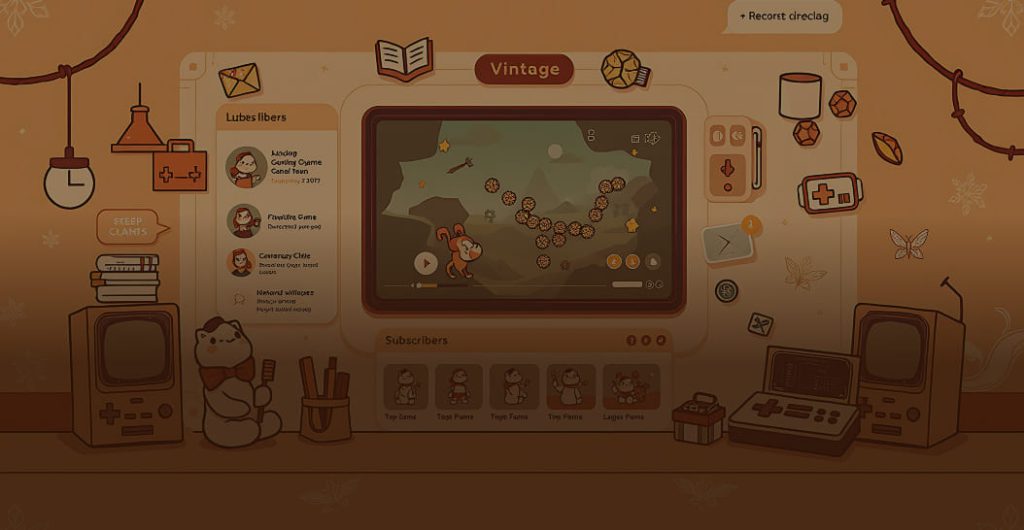Play the video with the round play button
This screenshot has height=530, width=1024.
pyautogui.click(x=426, y=263)
